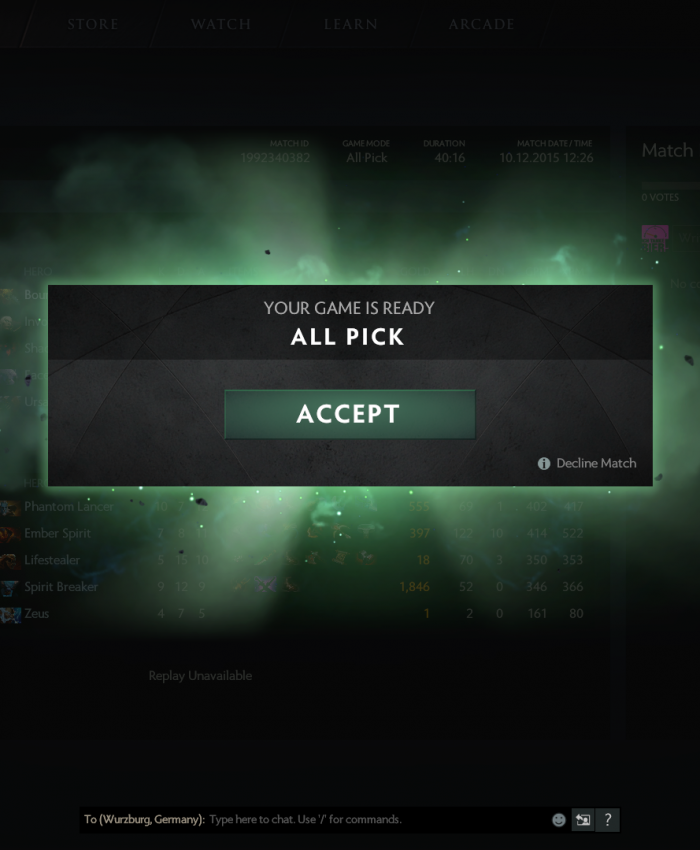Open the emoticon picker in chat
Screen dimensions: 700x850
pyautogui.click(x=559, y=820)
